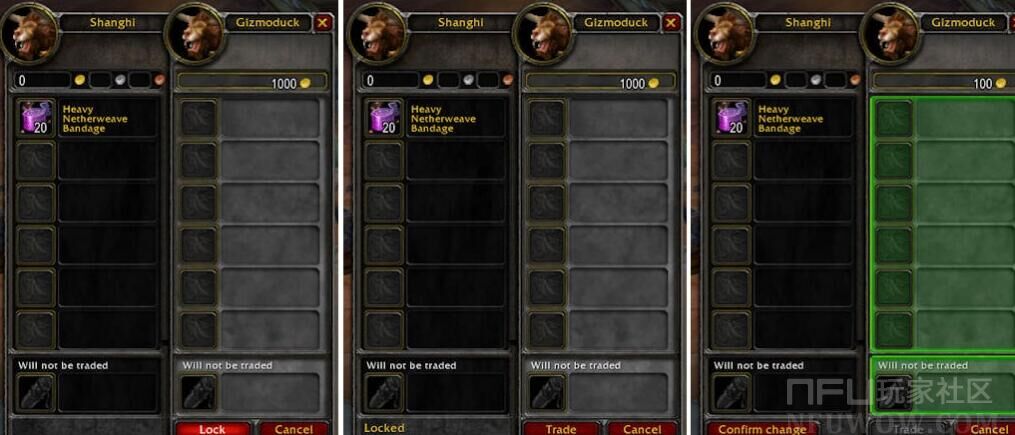Click the red Lock button
1015x435 pixels.
pos(213,429)
